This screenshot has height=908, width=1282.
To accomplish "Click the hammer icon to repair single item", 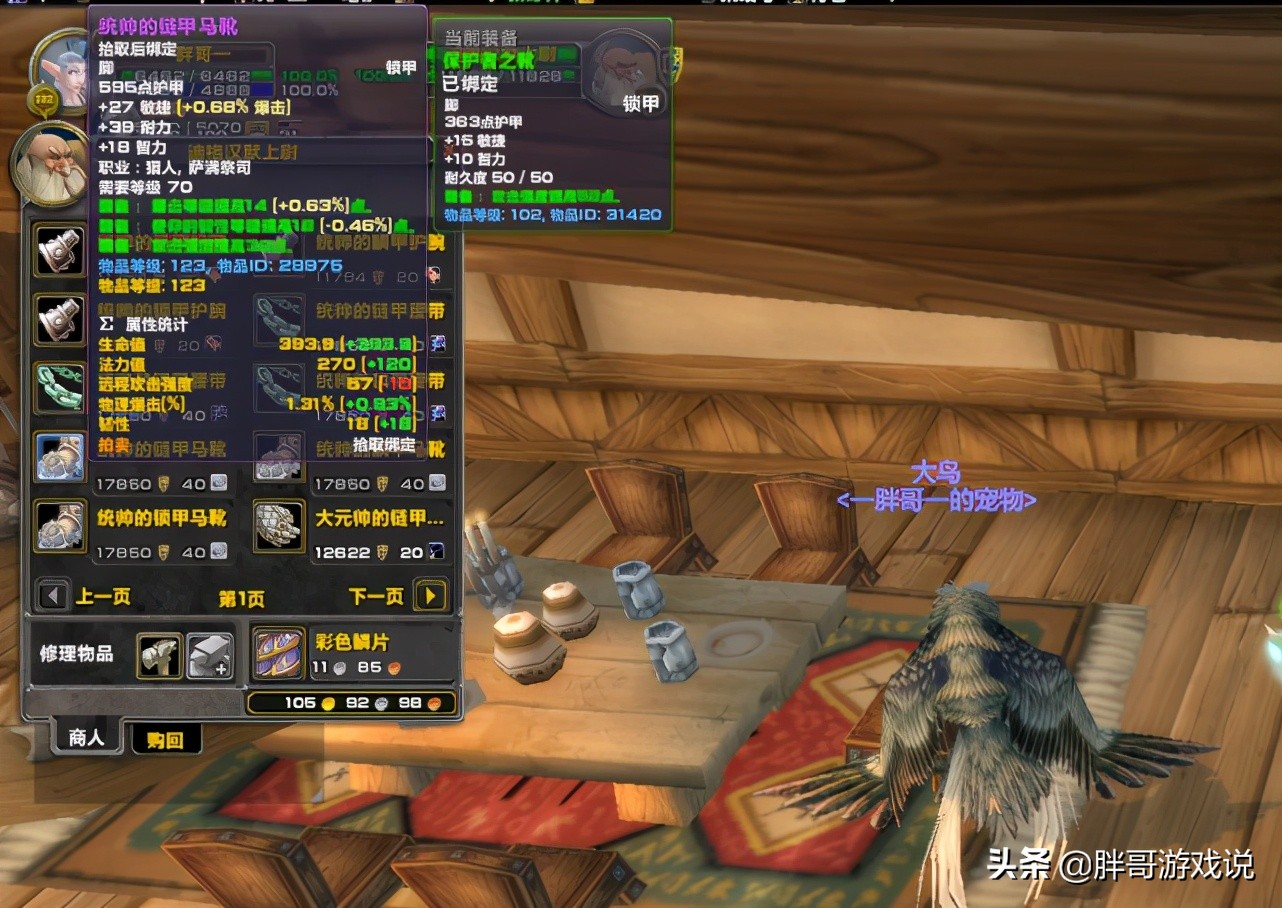I will [x=160, y=655].
